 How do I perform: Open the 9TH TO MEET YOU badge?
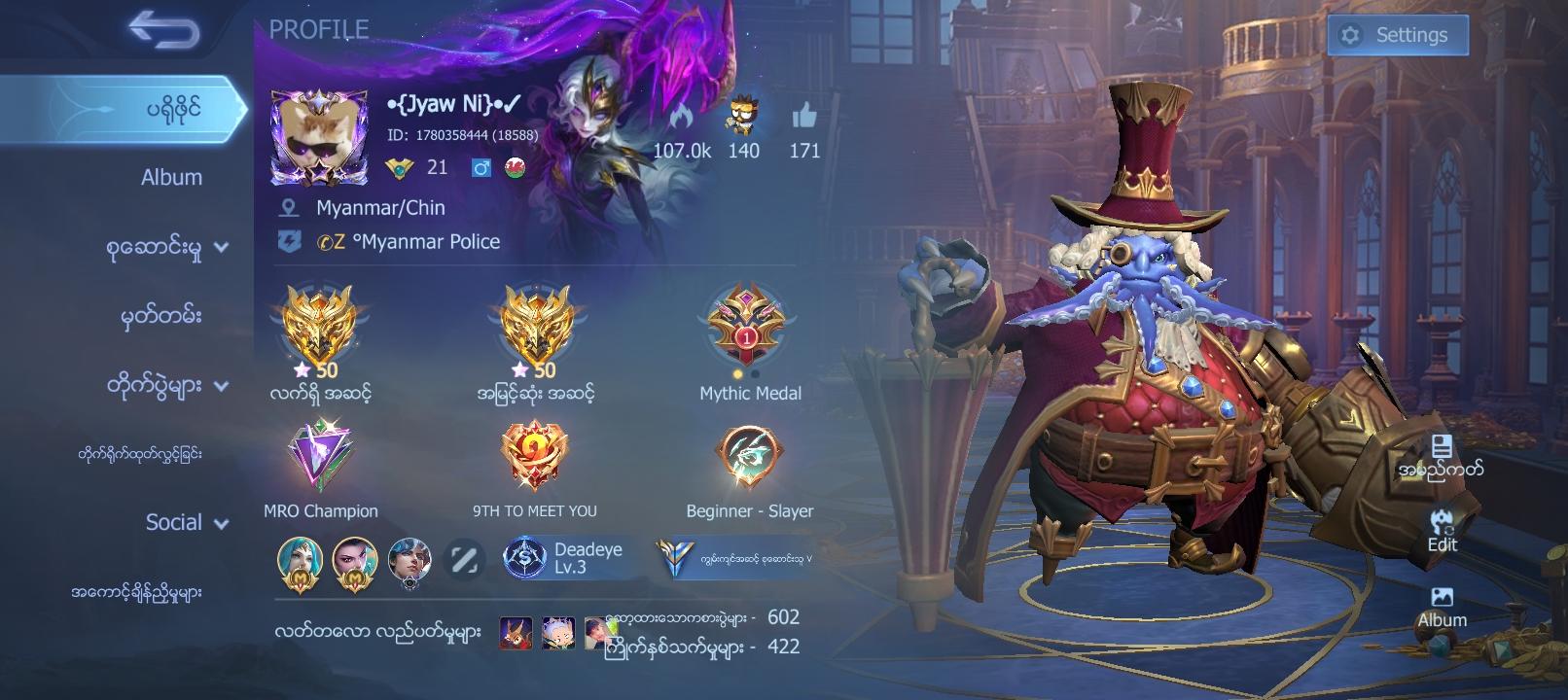[533, 457]
